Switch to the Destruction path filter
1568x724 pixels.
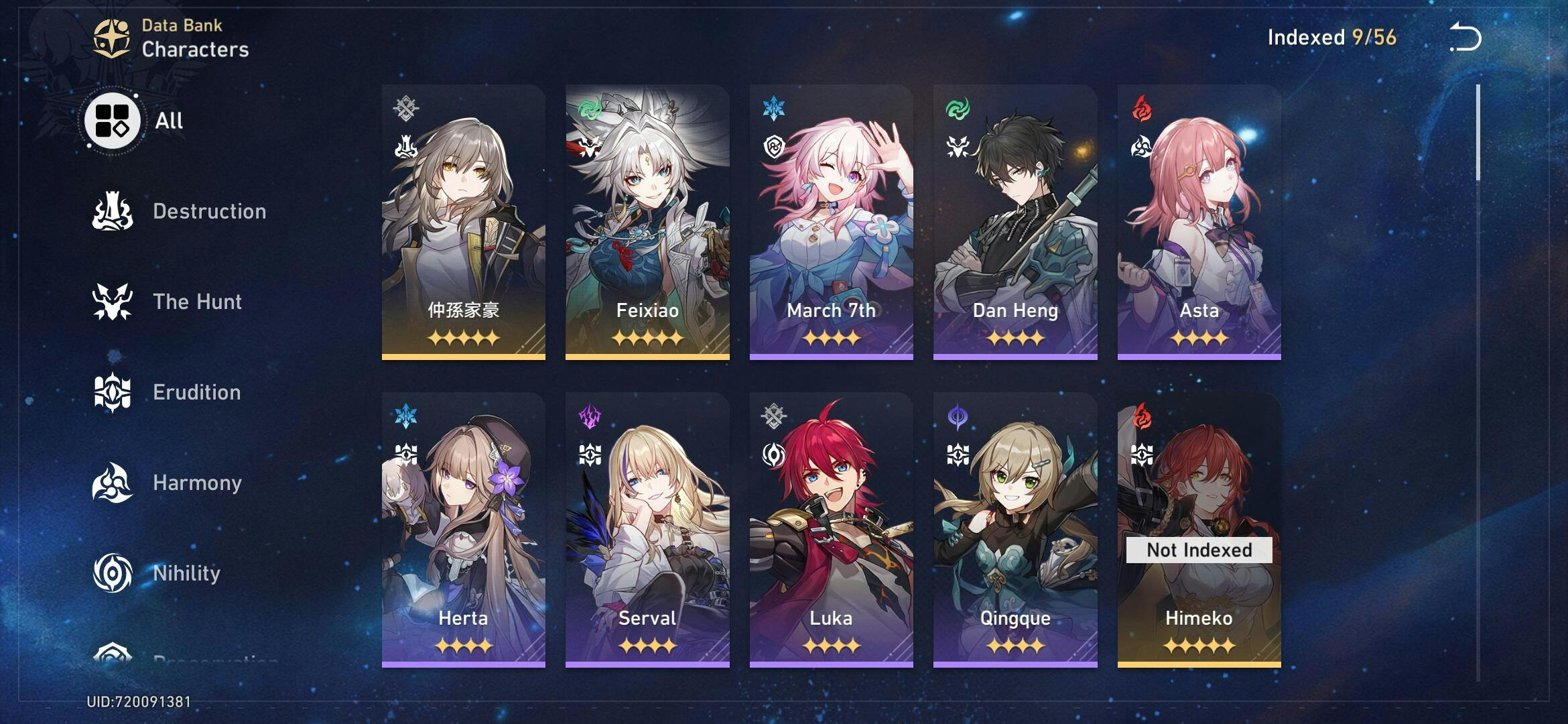180,212
